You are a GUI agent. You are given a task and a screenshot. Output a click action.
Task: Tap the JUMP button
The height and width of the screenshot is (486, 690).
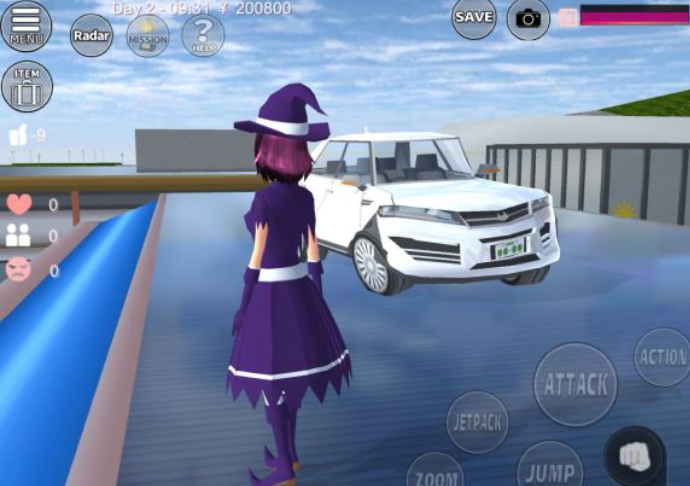pos(549,468)
